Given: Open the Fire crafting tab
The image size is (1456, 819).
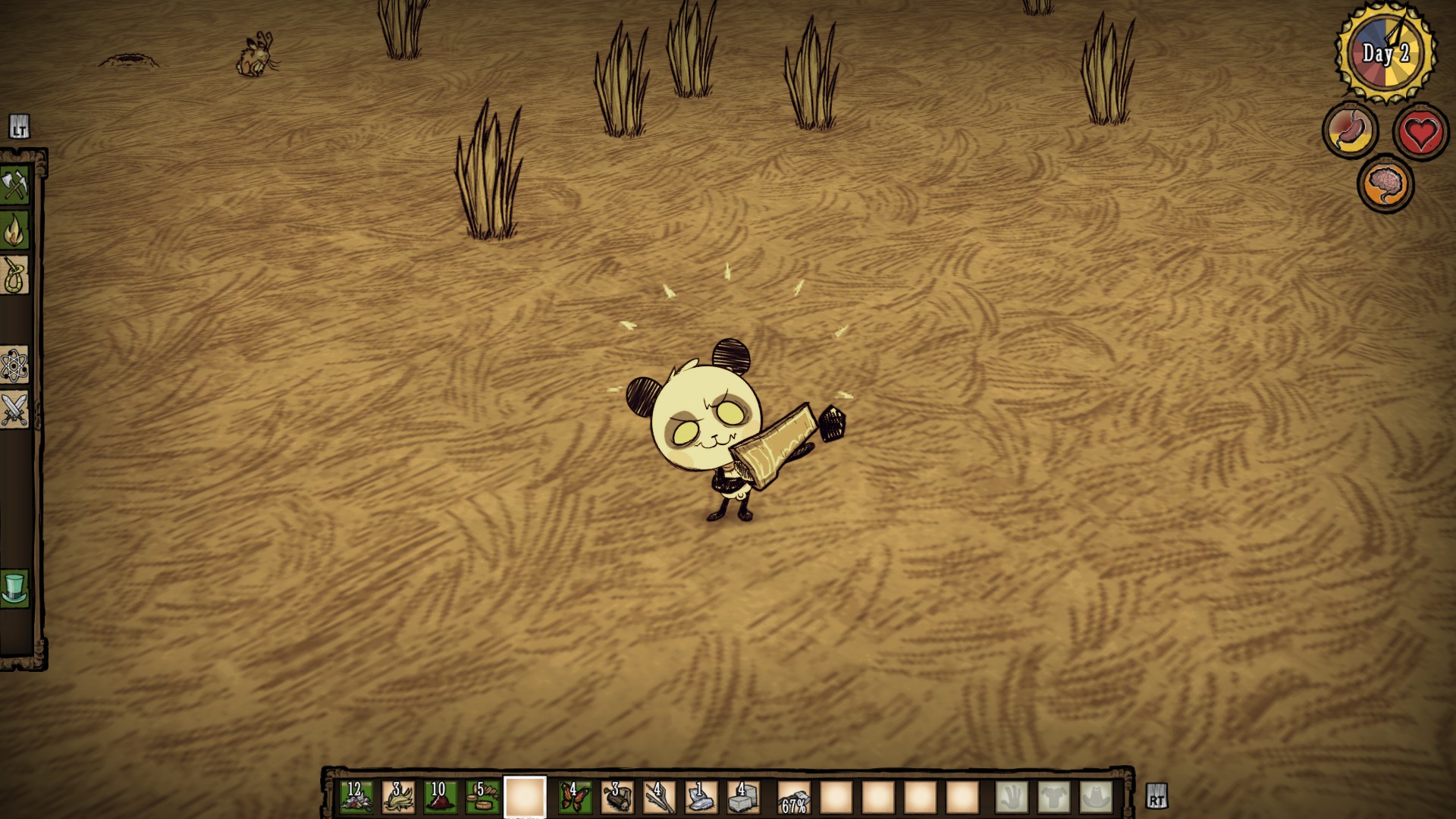Looking at the screenshot, I should tap(14, 231).
